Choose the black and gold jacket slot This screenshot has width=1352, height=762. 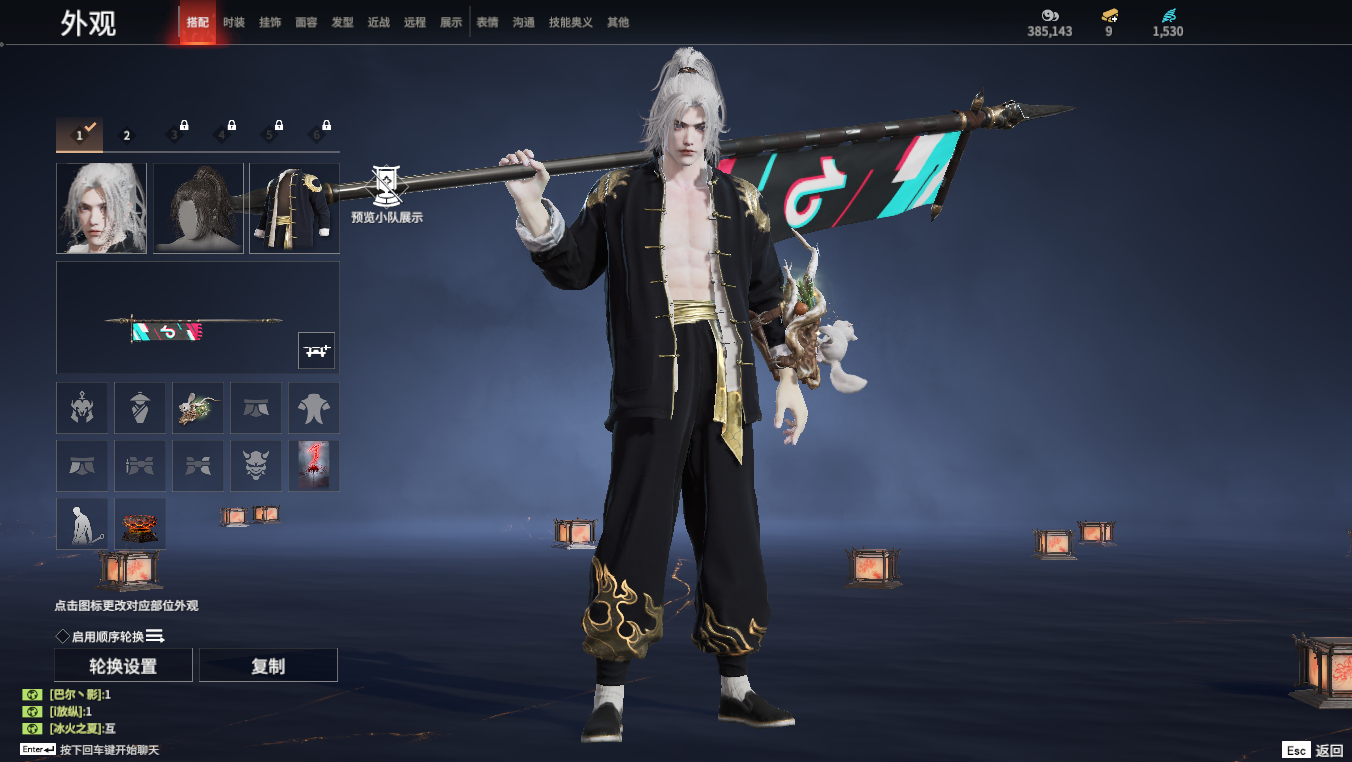(x=294, y=208)
